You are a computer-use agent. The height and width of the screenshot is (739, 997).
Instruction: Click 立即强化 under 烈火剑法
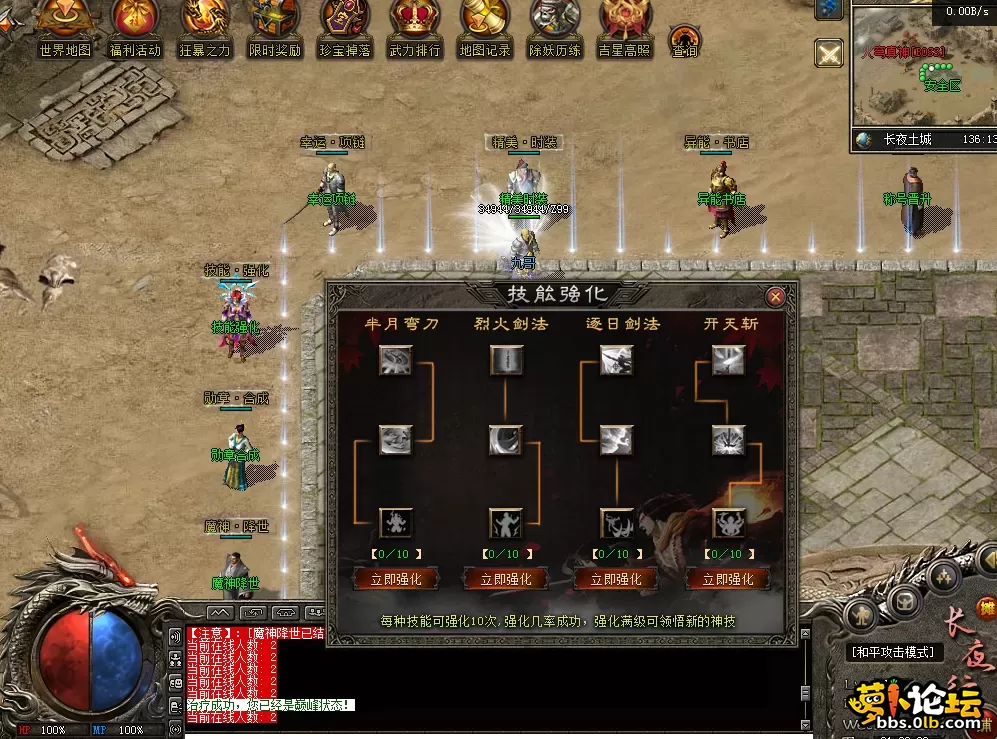[506, 579]
